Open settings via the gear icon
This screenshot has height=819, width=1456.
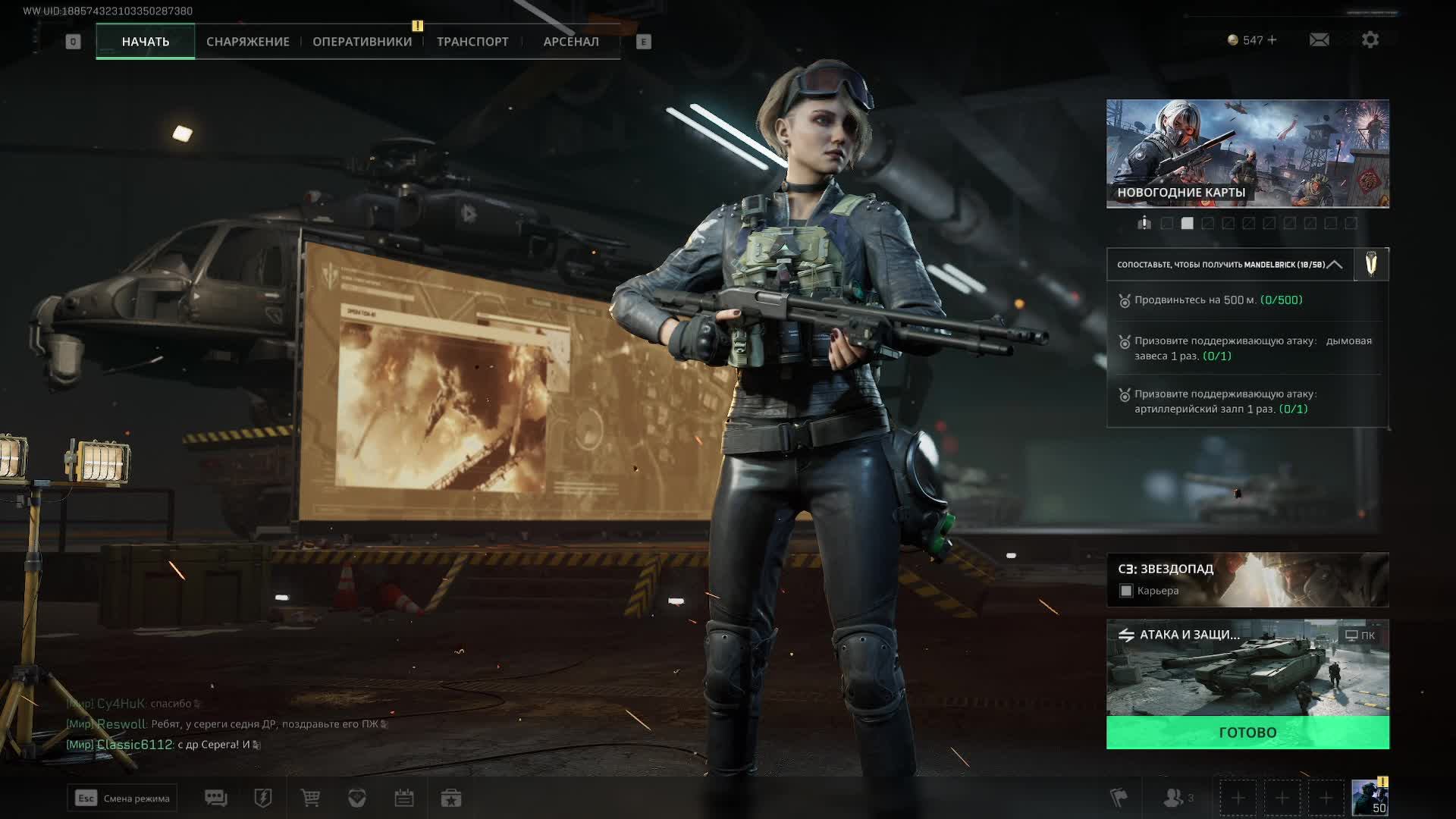pyautogui.click(x=1370, y=40)
